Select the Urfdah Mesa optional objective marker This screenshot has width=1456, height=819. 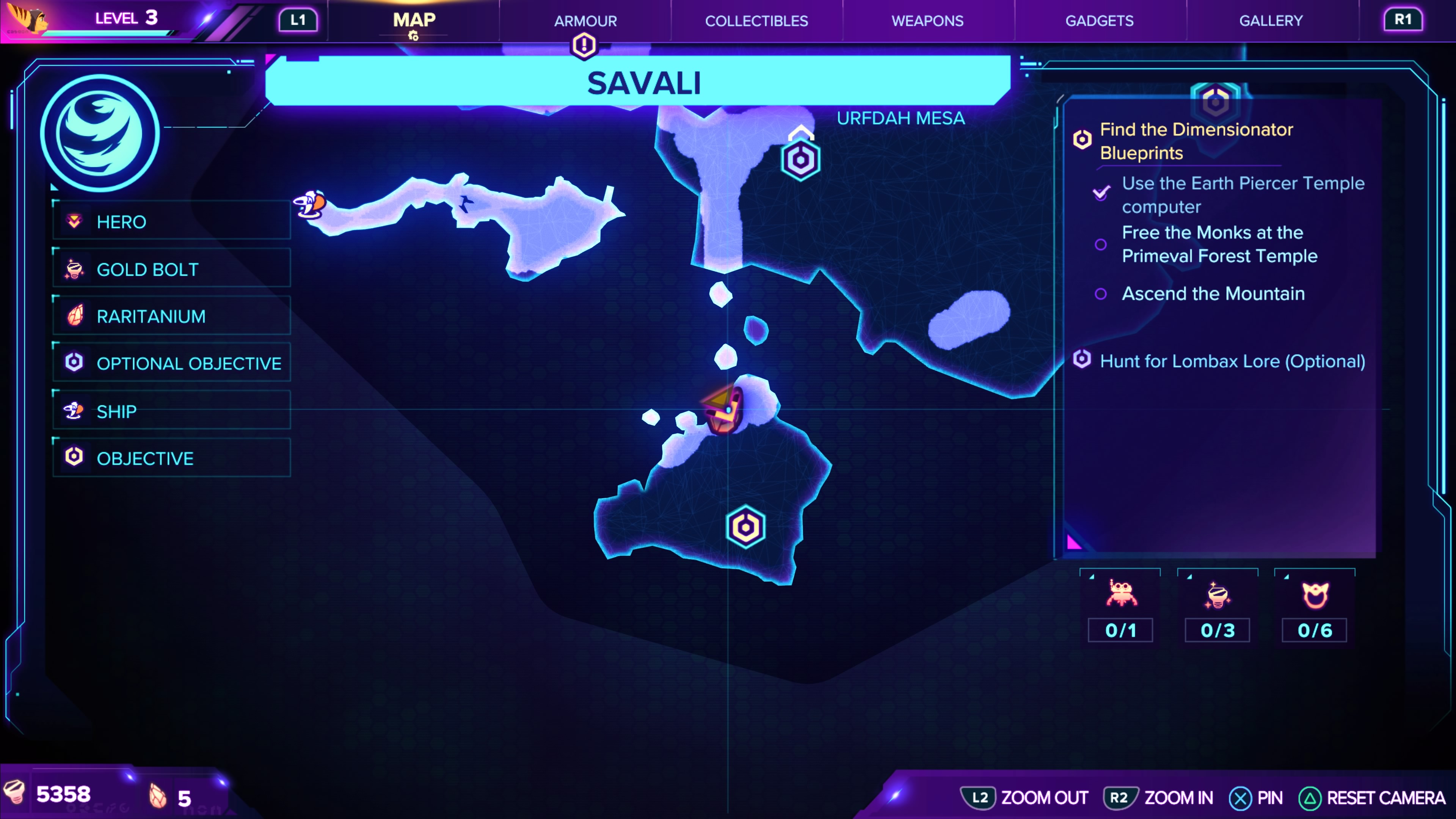tap(800, 160)
